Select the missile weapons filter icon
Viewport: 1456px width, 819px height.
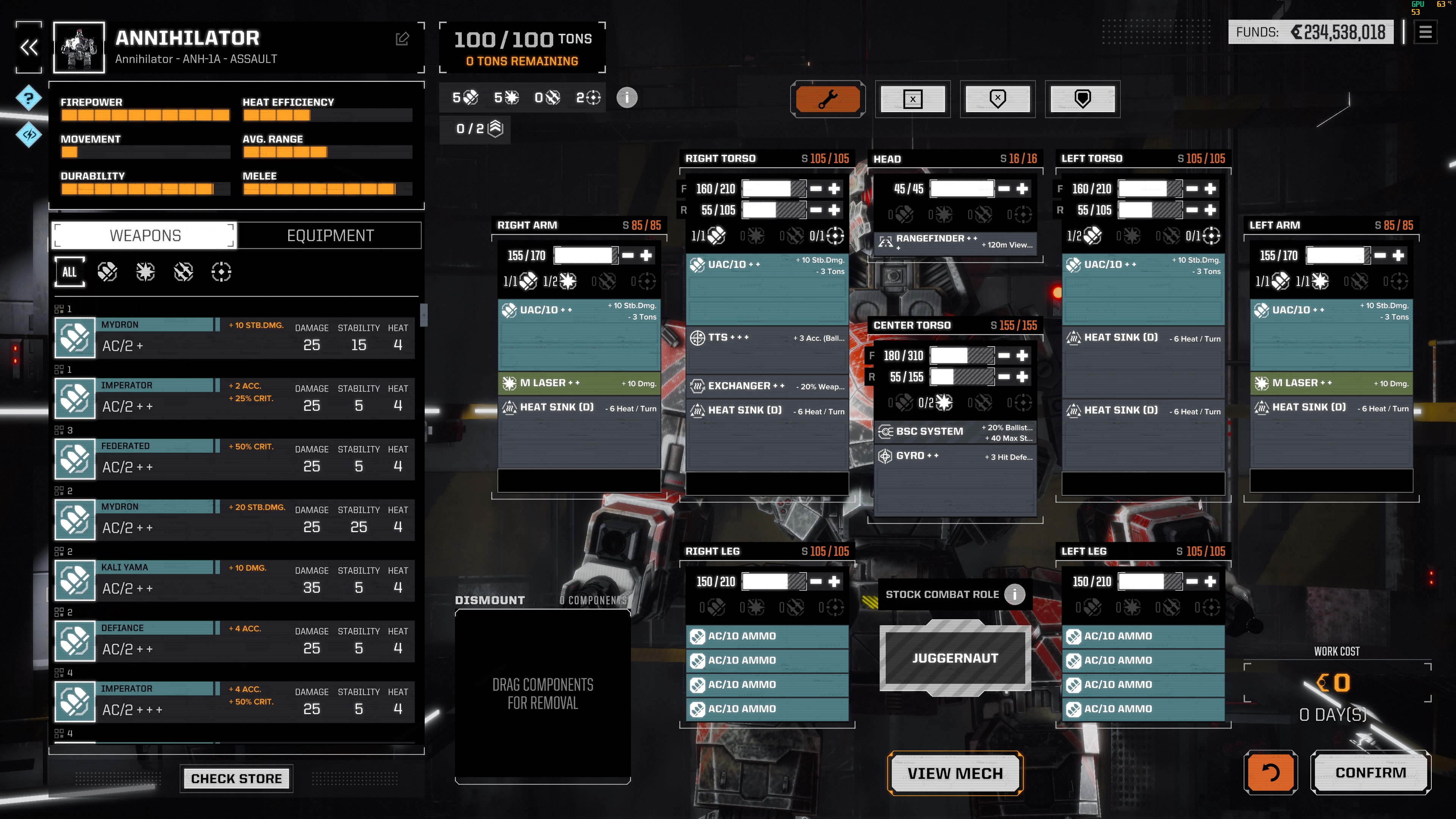click(183, 272)
